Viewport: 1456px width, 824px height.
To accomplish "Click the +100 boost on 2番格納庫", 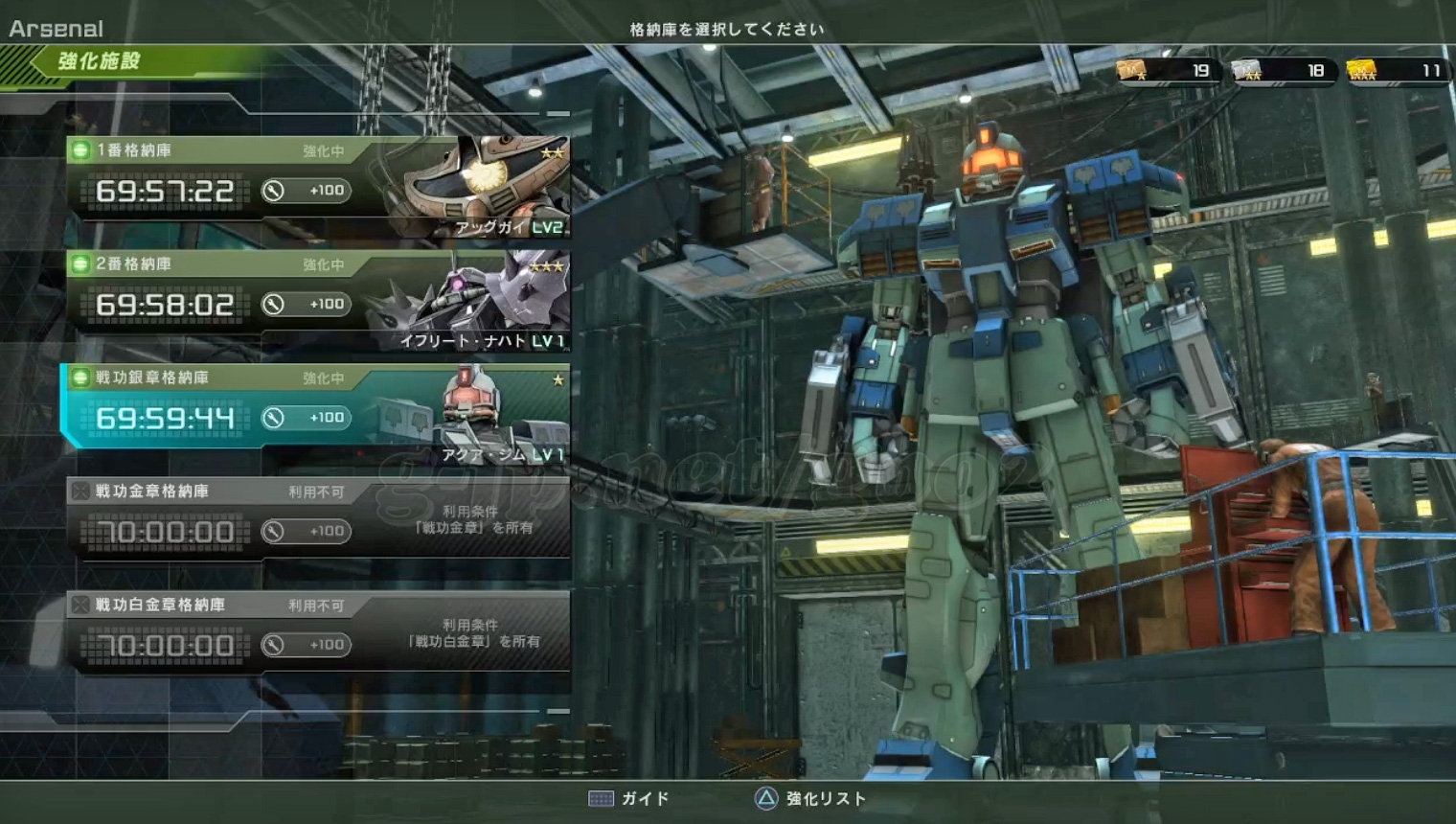I will [307, 305].
